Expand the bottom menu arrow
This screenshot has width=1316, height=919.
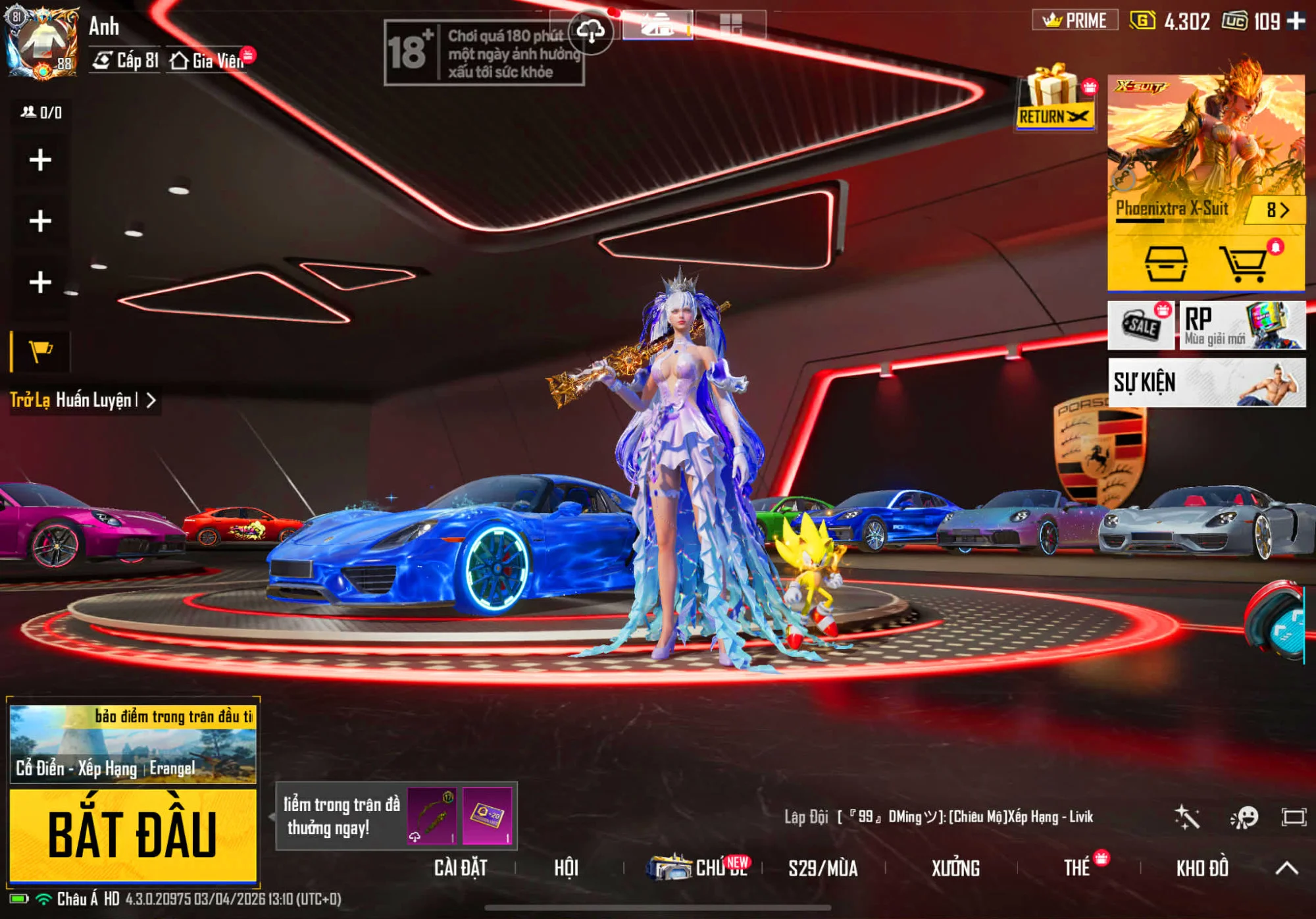1286,868
